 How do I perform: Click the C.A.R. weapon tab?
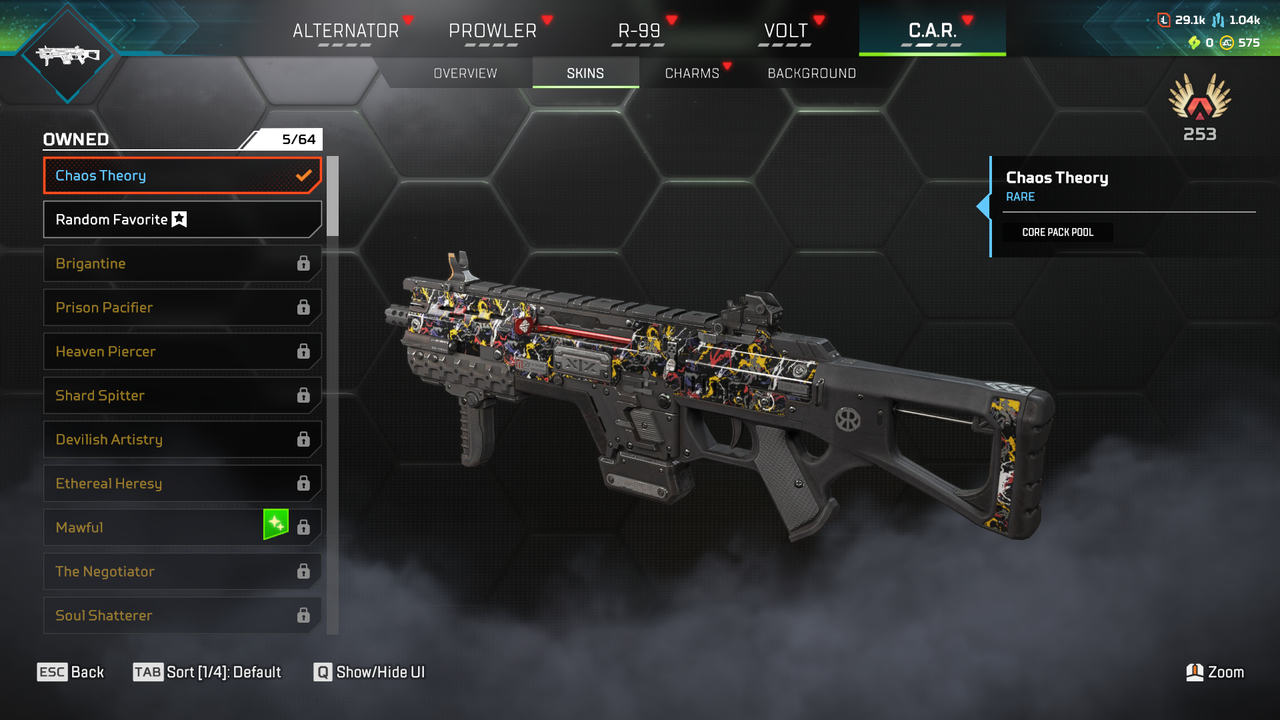tap(932, 31)
